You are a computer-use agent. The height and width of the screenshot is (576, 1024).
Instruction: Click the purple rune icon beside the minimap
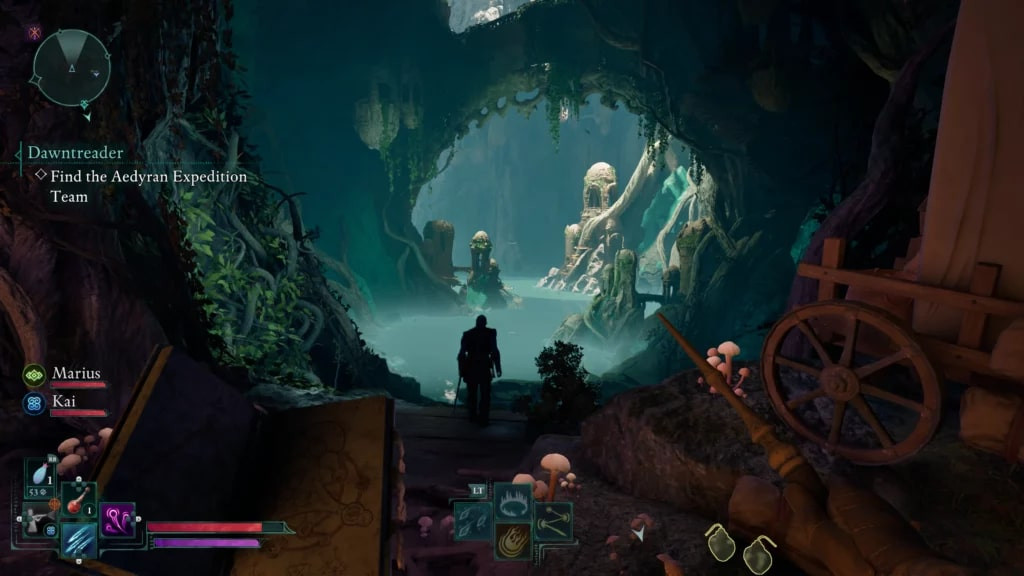[34, 33]
